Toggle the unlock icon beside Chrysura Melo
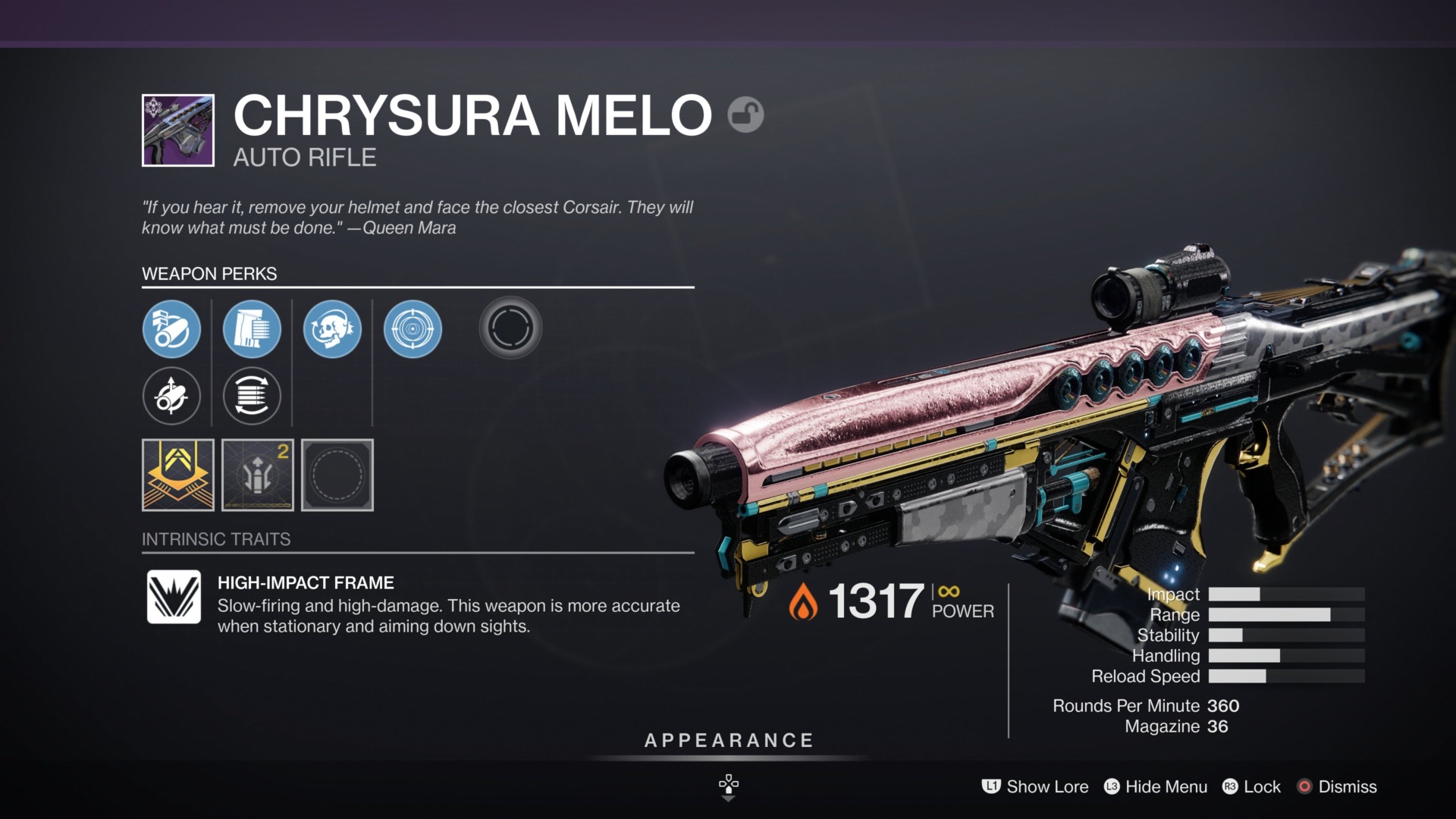Viewport: 1456px width, 819px height. [746, 115]
